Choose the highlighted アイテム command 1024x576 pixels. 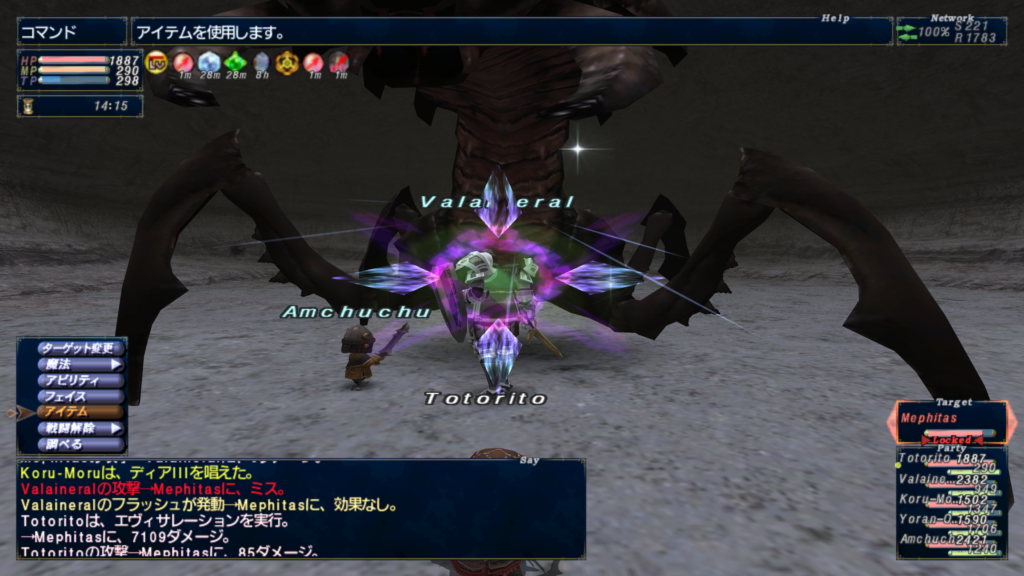(80, 412)
